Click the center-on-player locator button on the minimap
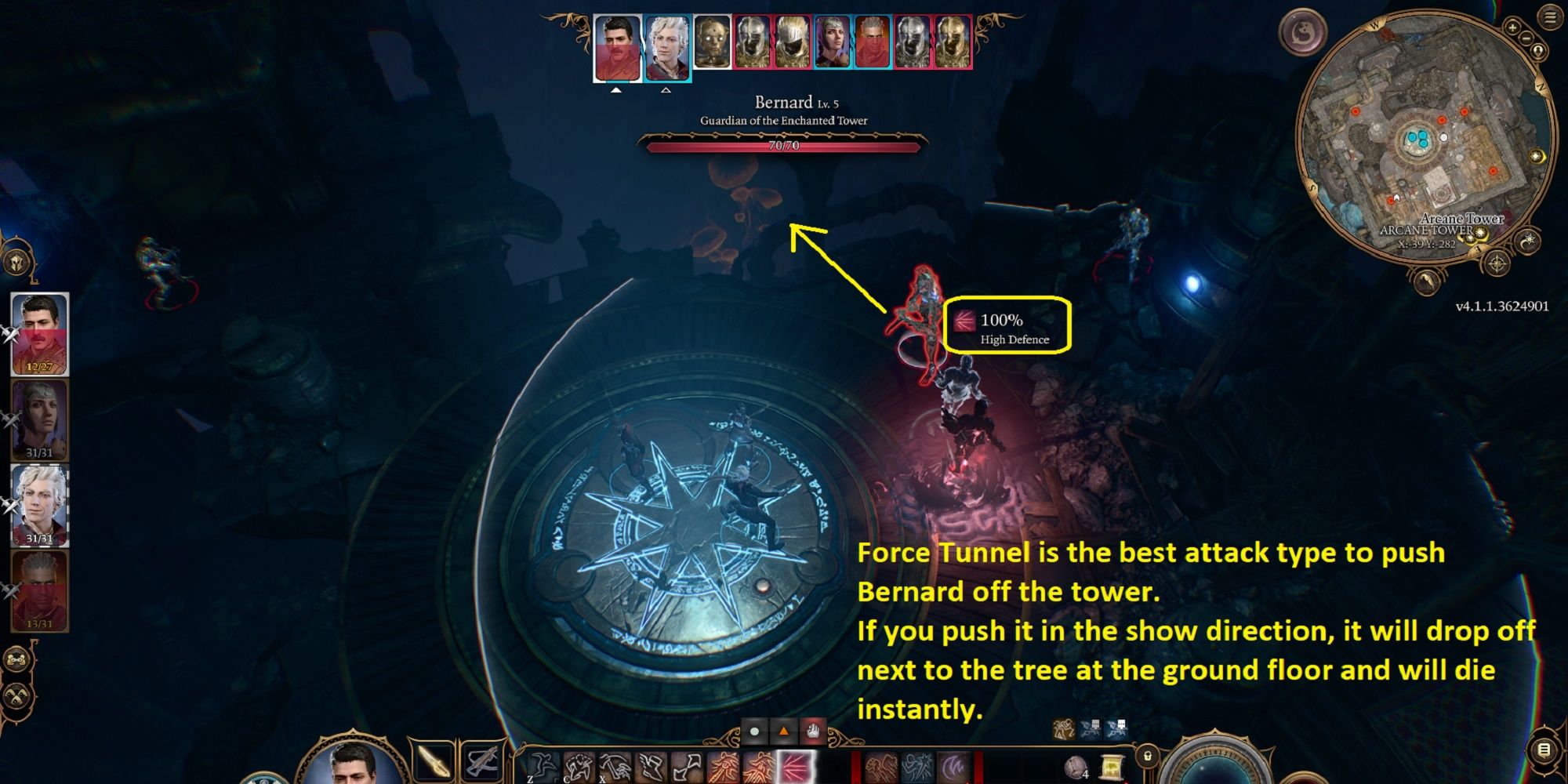1568x784 pixels. pos(1537,51)
